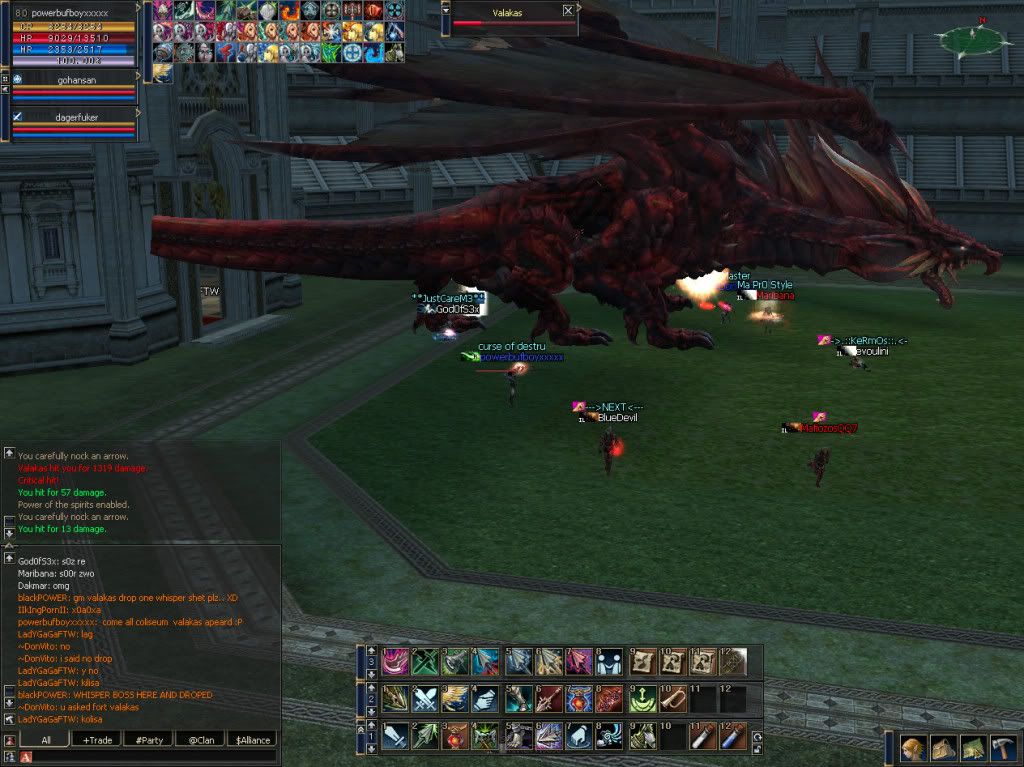
Task: Use the pink swirl skill in bar three
Action: (x=395, y=661)
